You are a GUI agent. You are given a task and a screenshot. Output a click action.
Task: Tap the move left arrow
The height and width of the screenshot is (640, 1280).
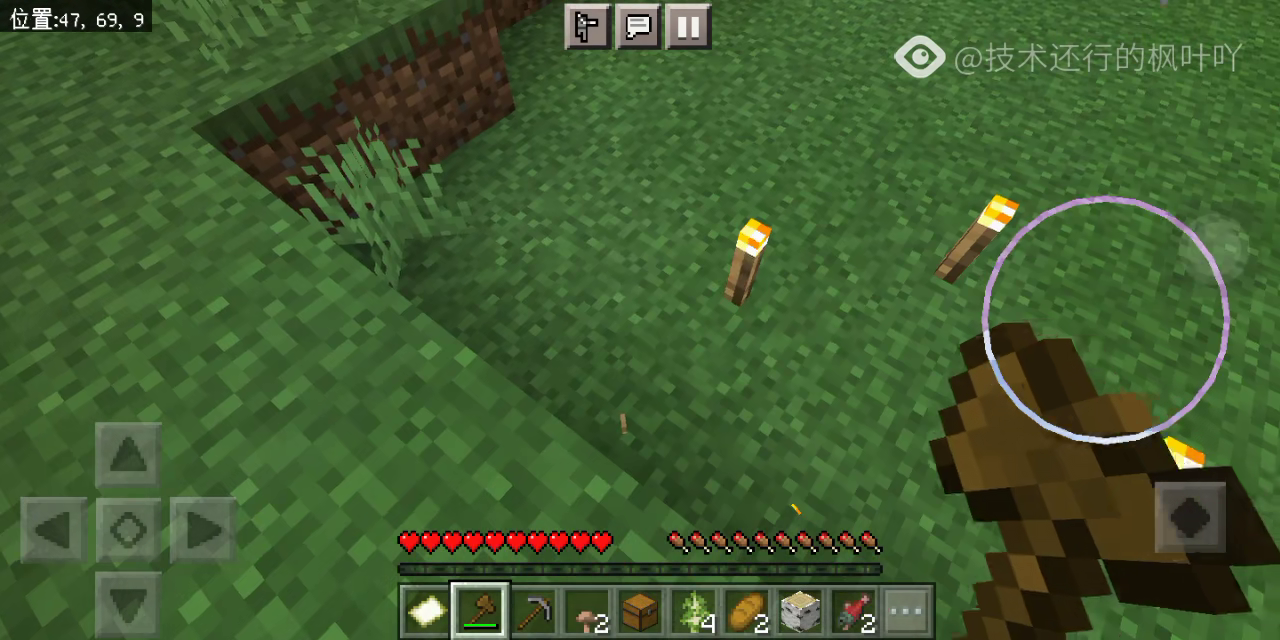tap(53, 529)
